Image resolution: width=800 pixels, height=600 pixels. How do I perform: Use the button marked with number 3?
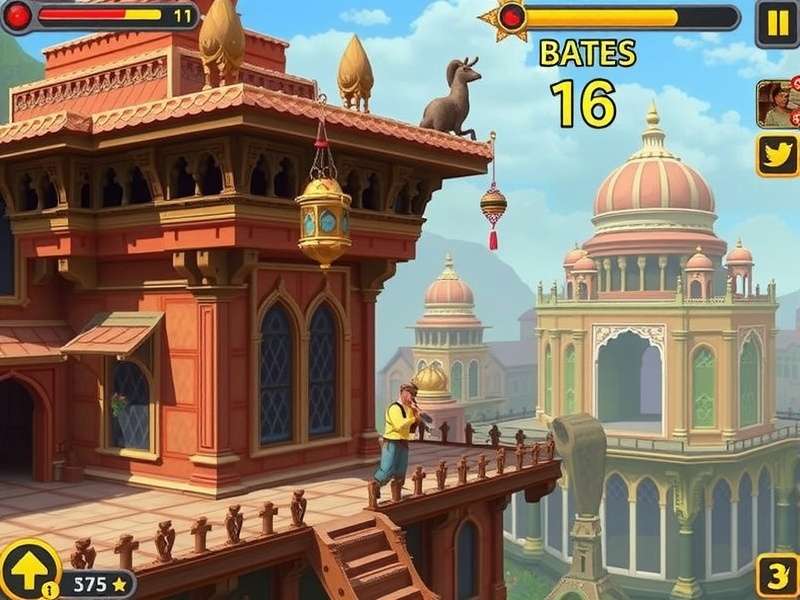777,575
